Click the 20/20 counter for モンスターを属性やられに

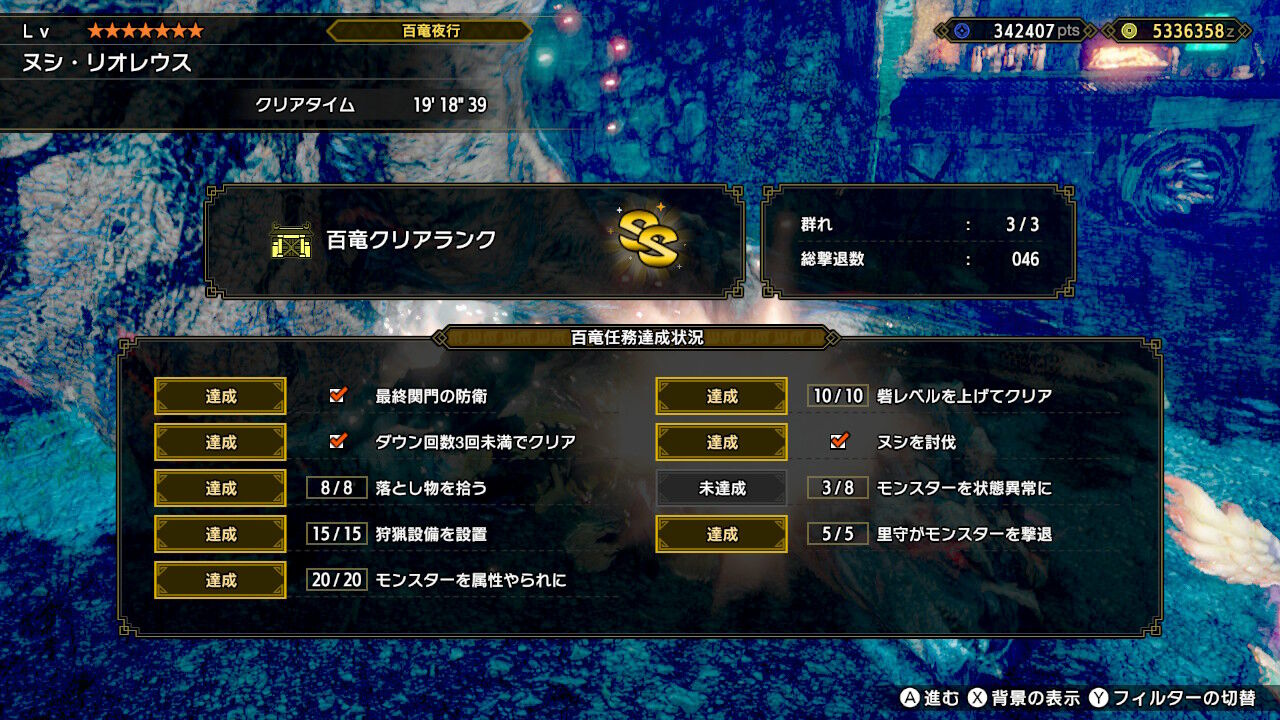pos(336,580)
